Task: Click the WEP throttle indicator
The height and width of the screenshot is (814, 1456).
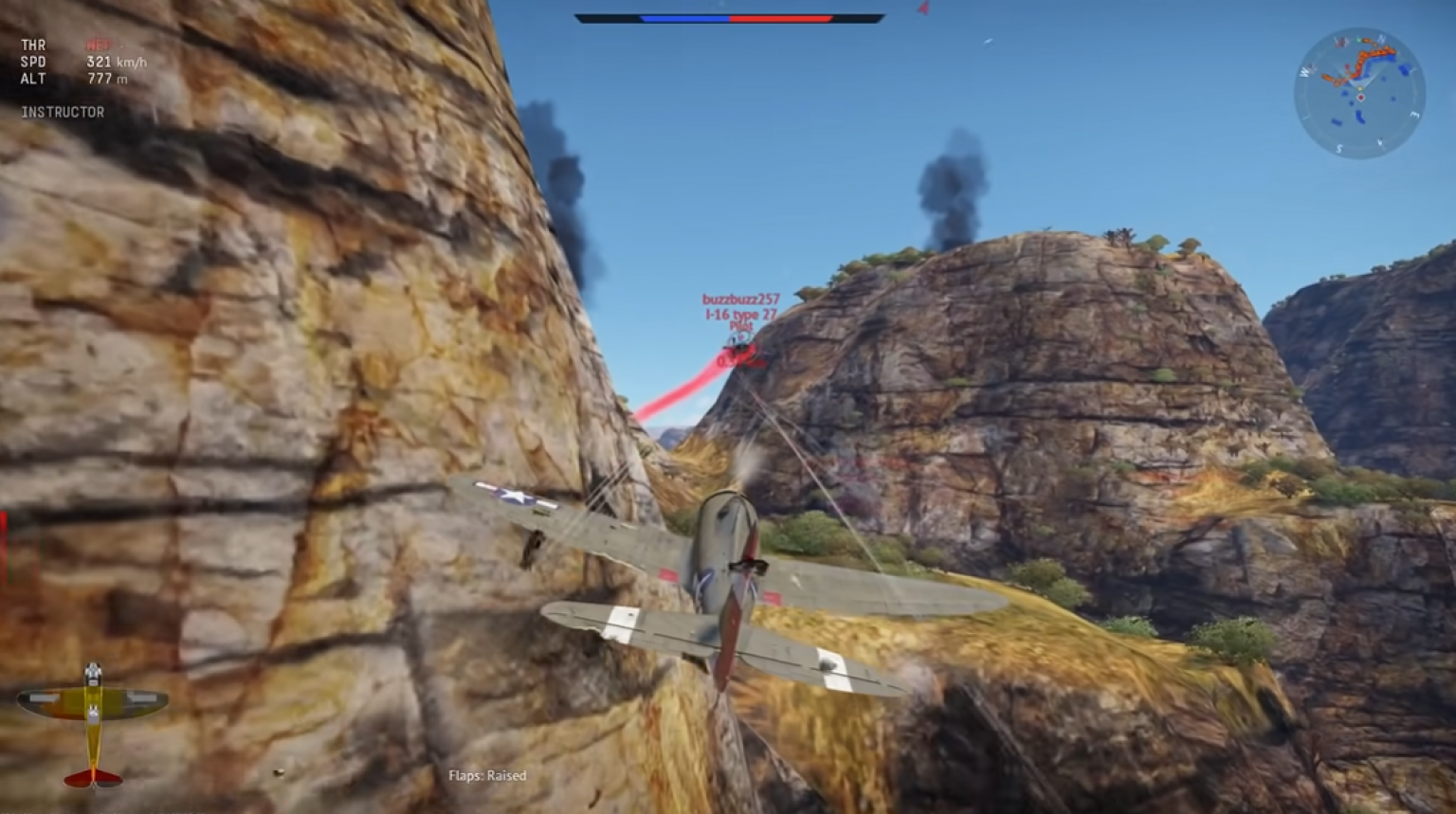Action: 99,45
